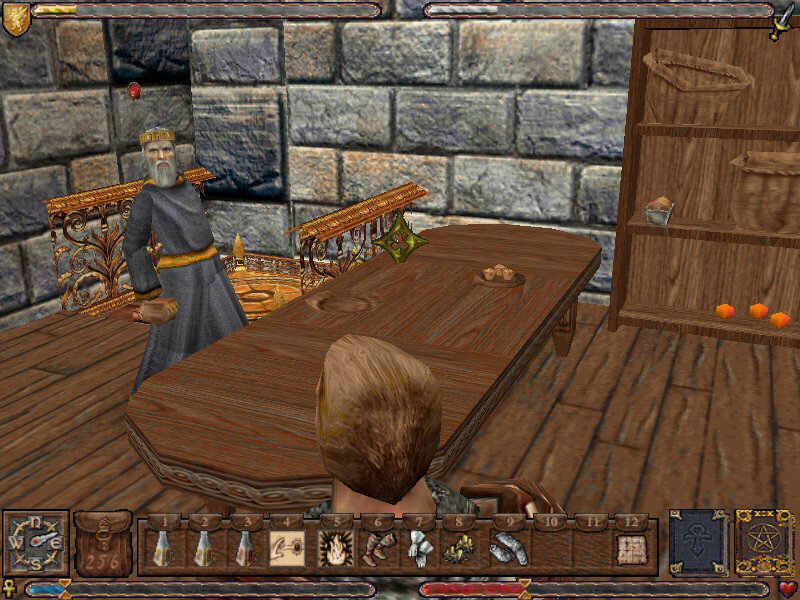
Task: Select the gold nuggets in slot 8
Action: (x=460, y=548)
